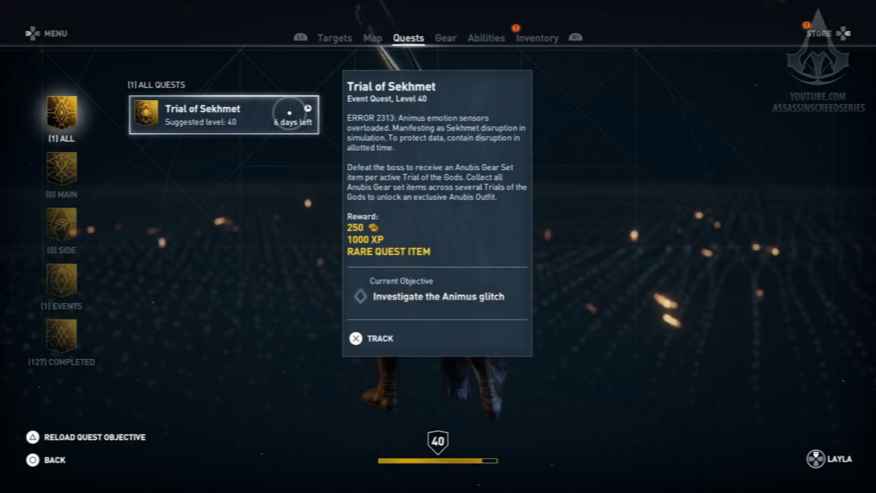Open the Store
This screenshot has height=493, width=876.
pos(827,33)
